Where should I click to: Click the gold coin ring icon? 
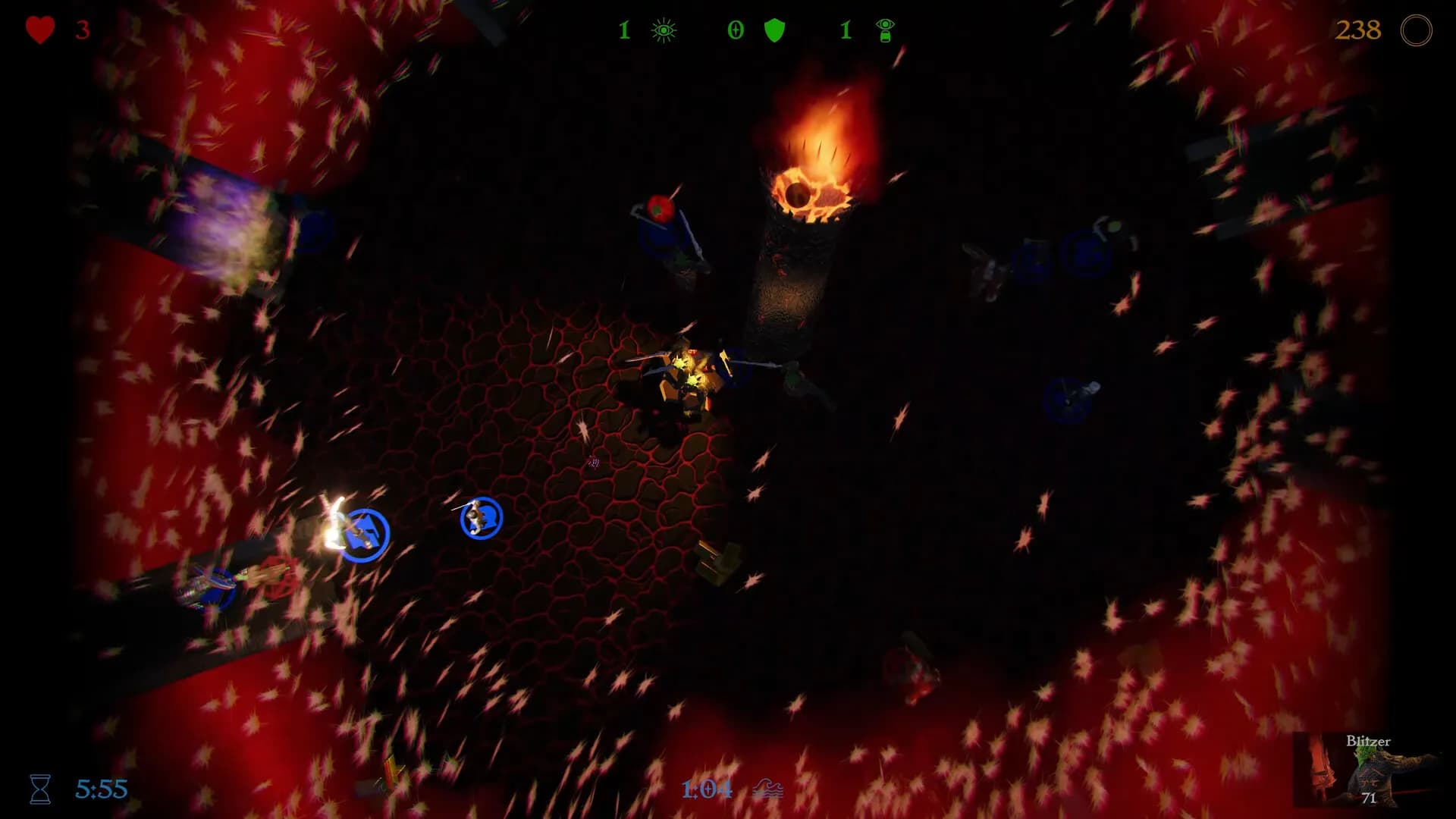[x=1416, y=30]
